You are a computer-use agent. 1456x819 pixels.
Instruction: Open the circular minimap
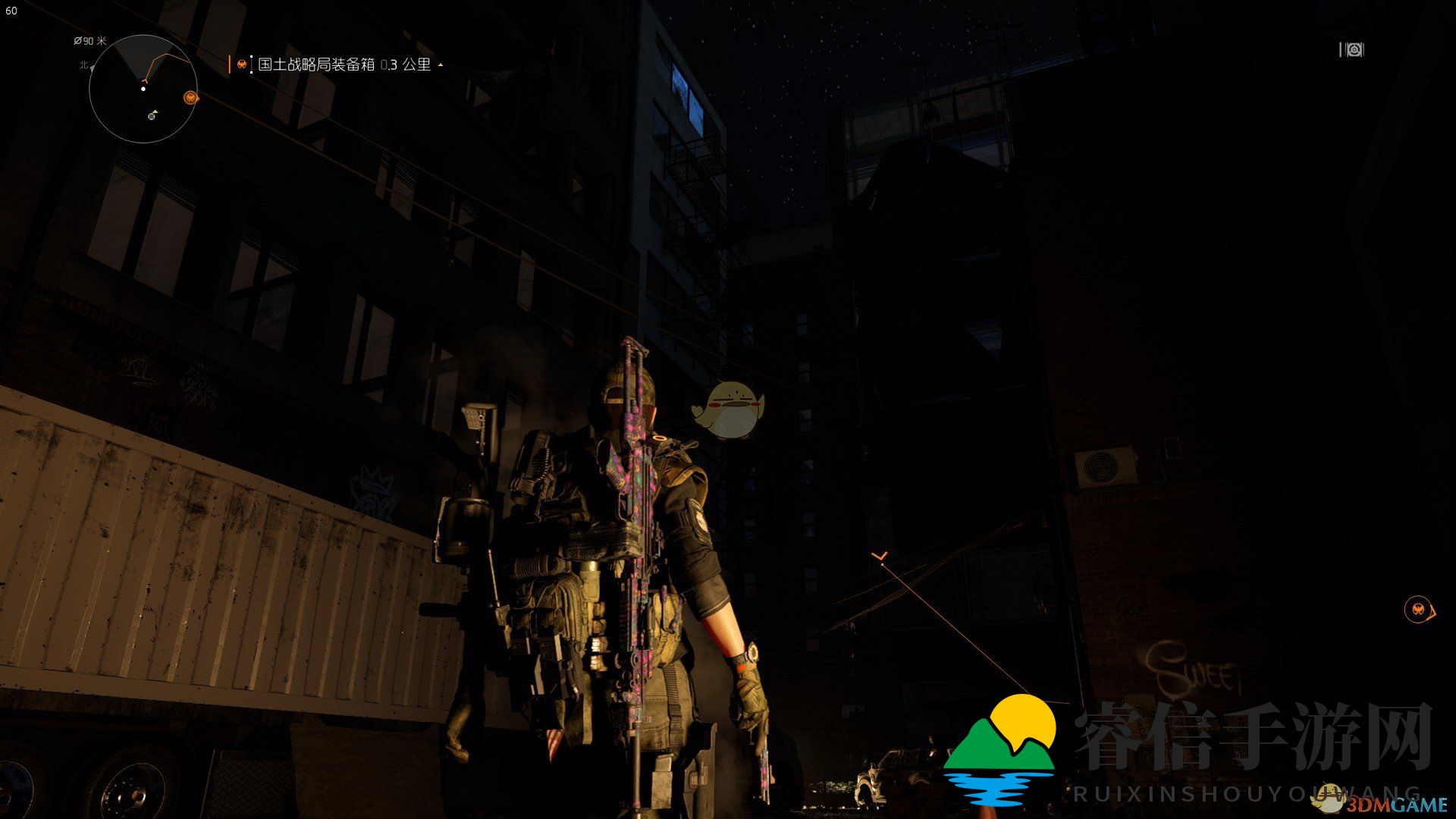pos(143,89)
